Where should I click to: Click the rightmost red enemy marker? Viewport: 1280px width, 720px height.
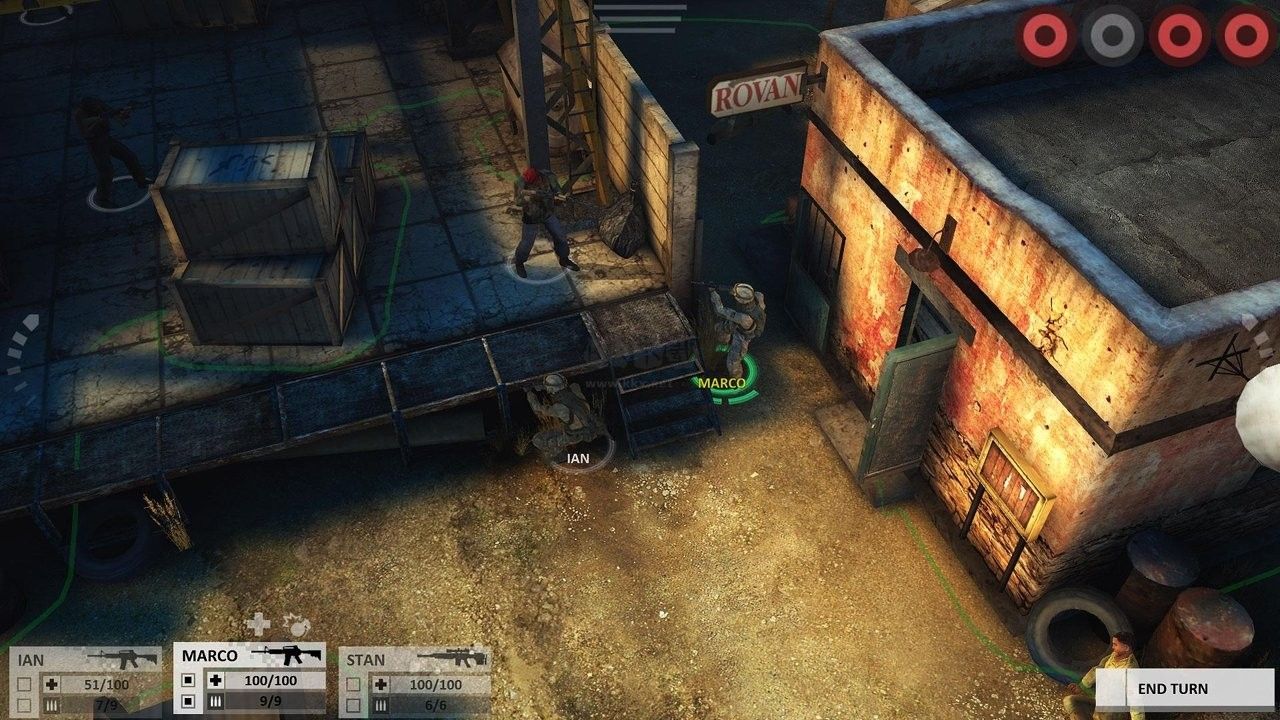tap(1246, 37)
